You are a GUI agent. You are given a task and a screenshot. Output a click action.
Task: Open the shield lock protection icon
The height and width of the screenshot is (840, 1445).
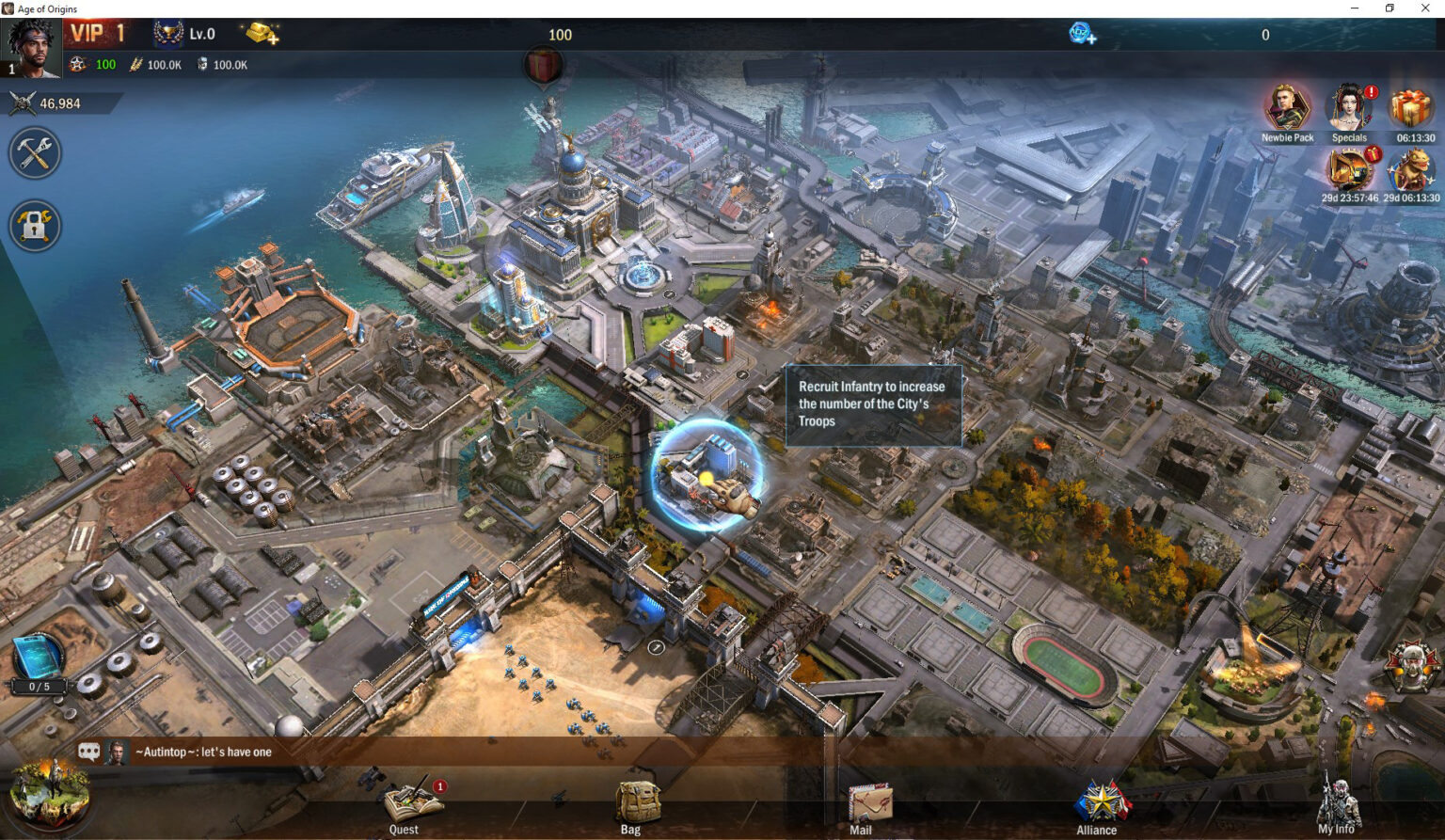click(35, 226)
